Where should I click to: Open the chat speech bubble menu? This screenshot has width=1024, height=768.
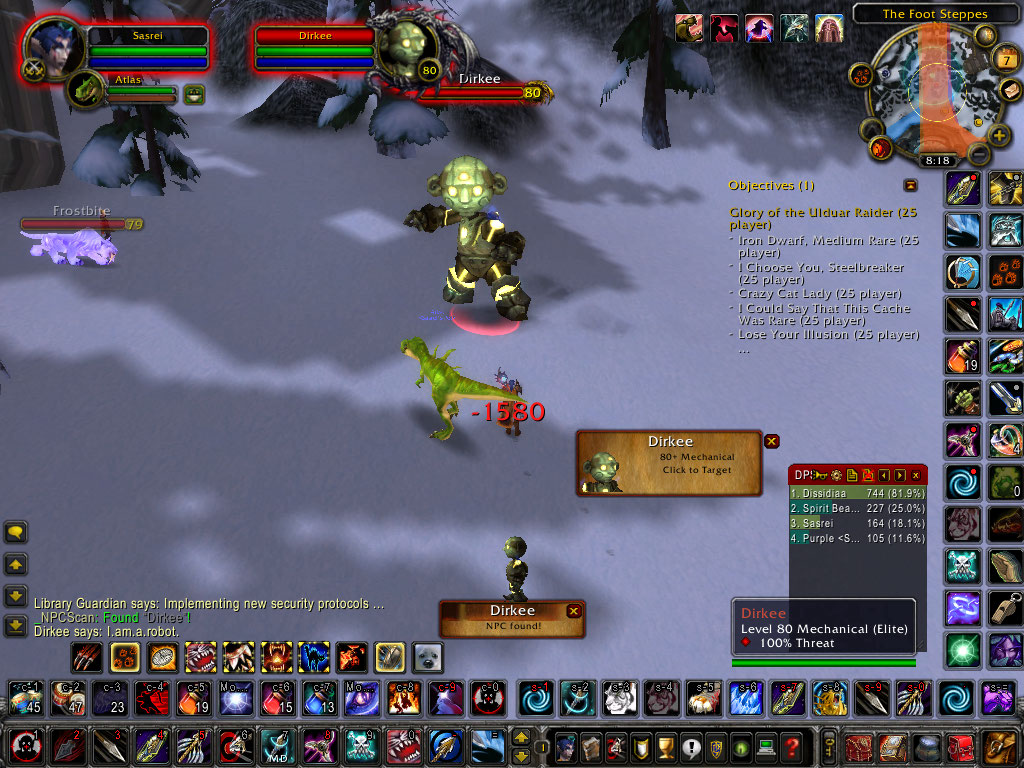tap(15, 532)
